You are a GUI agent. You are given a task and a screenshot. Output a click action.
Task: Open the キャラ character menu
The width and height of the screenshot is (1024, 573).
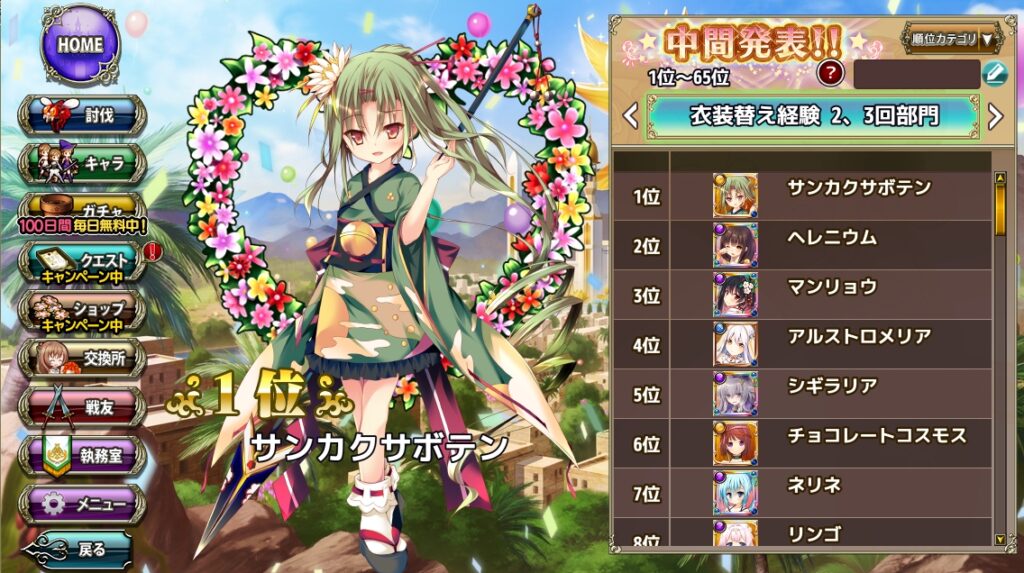(x=82, y=163)
